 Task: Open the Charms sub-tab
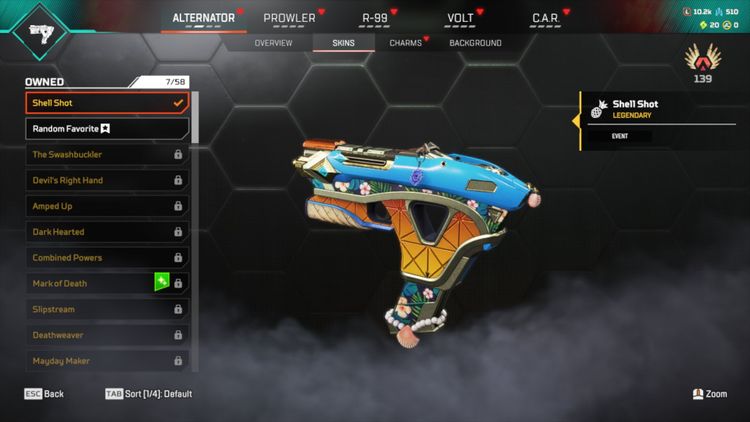coord(405,43)
